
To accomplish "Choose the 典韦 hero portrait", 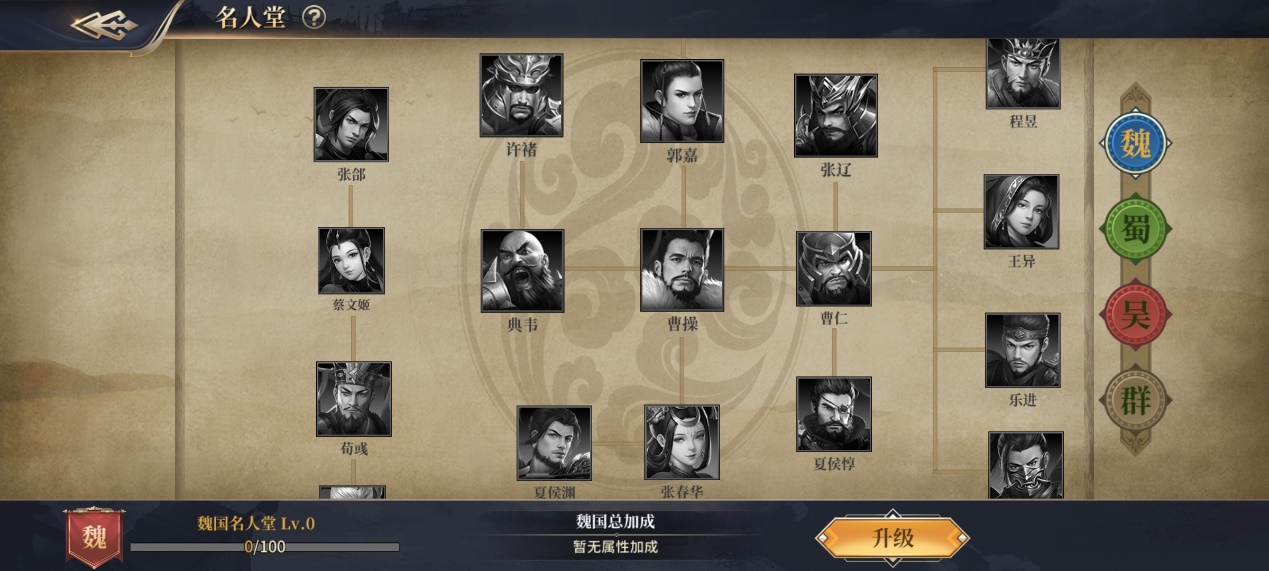I will 522,270.
